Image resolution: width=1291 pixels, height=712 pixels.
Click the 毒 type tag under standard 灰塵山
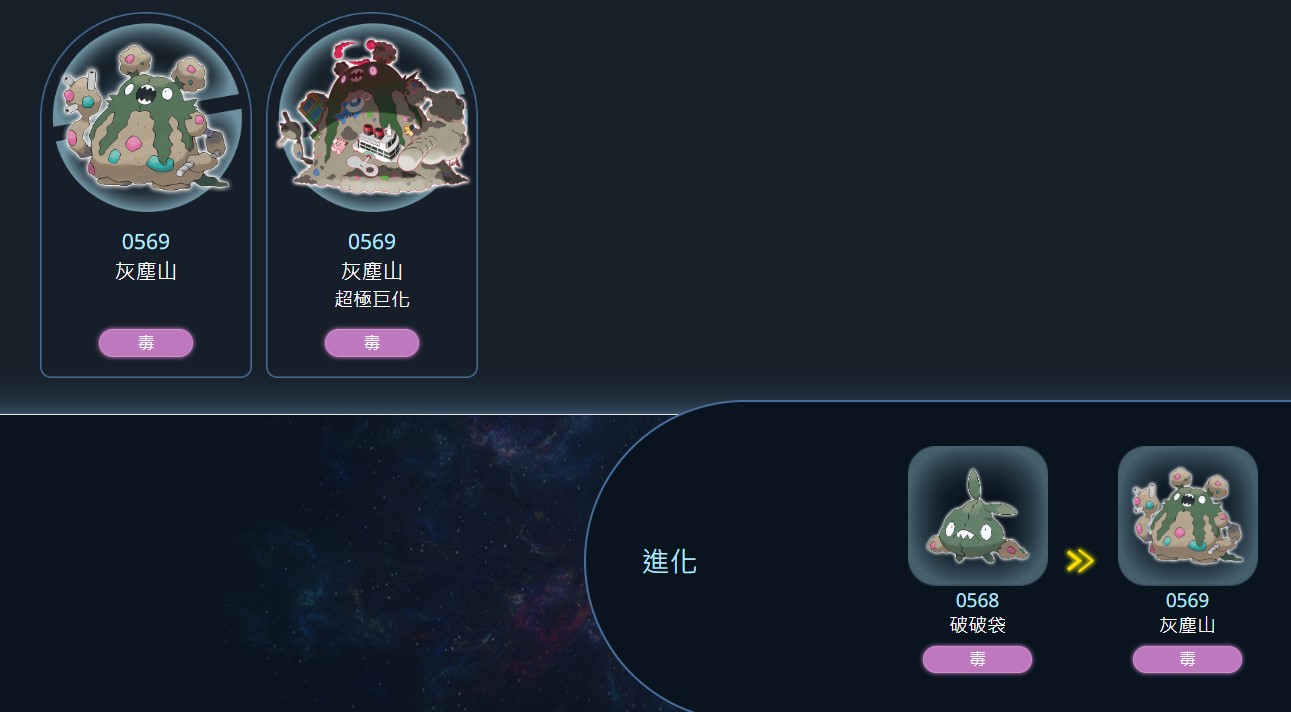pyautogui.click(x=146, y=343)
